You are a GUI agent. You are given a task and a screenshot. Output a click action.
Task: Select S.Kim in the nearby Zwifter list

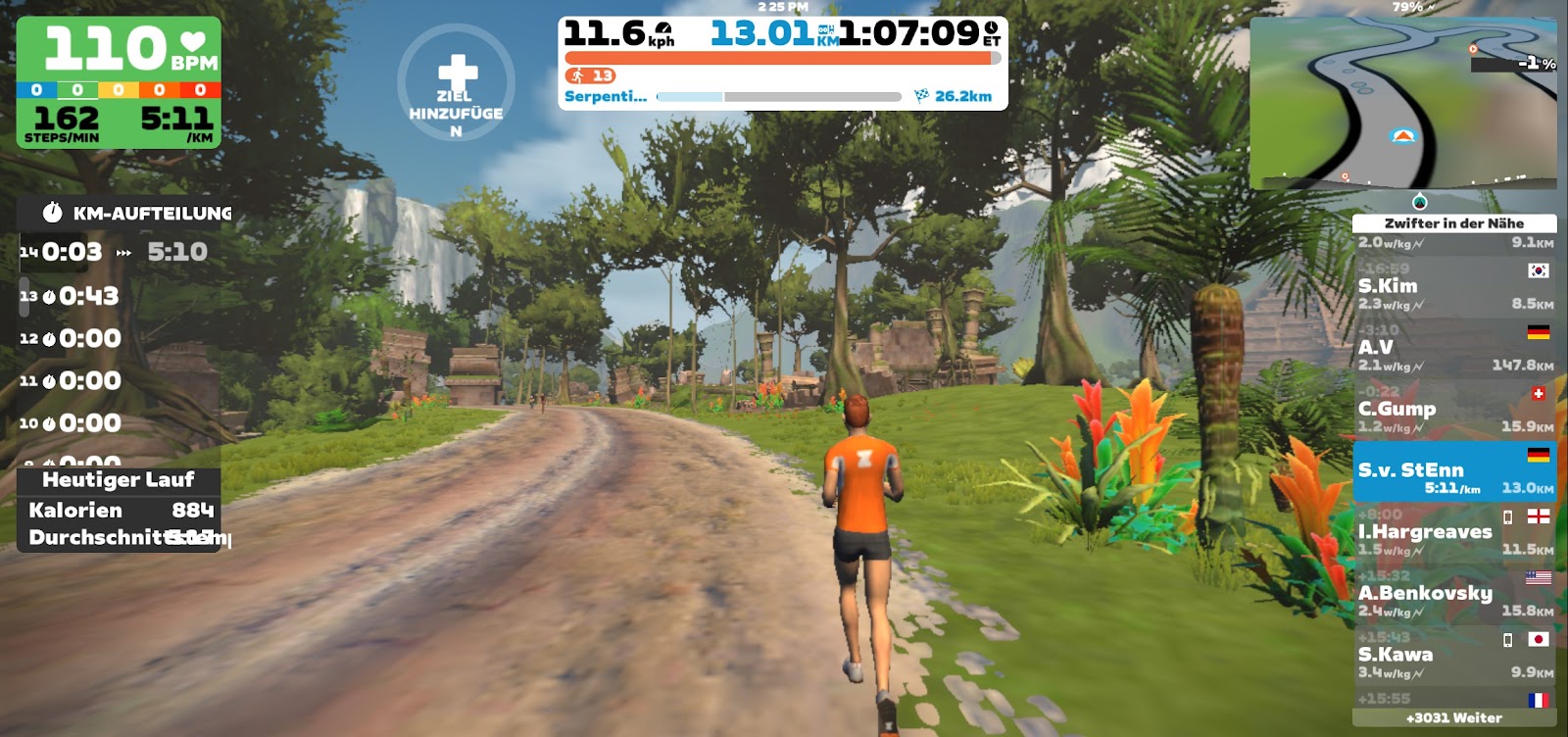point(1453,285)
